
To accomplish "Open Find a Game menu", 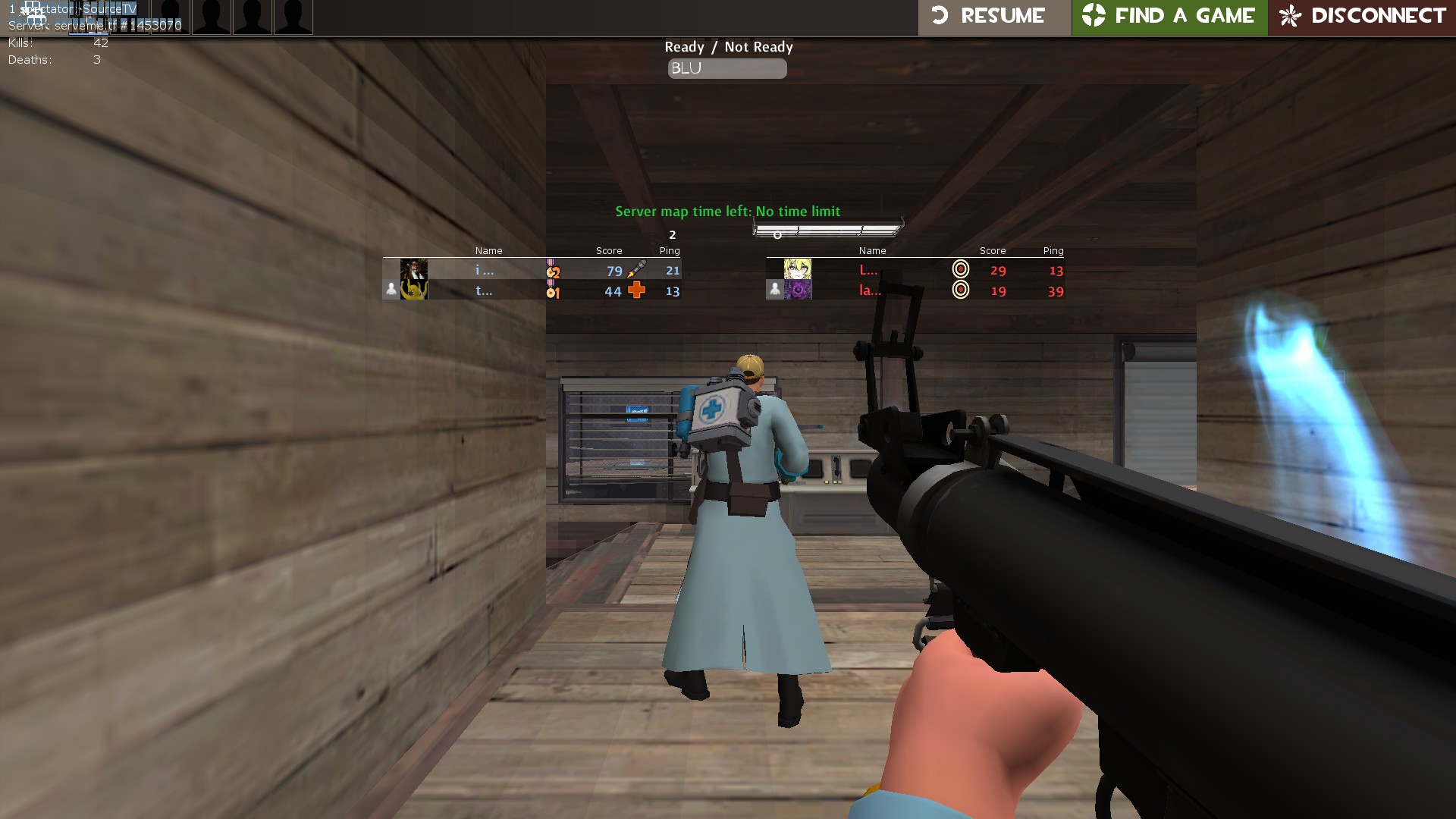I will coord(1169,17).
